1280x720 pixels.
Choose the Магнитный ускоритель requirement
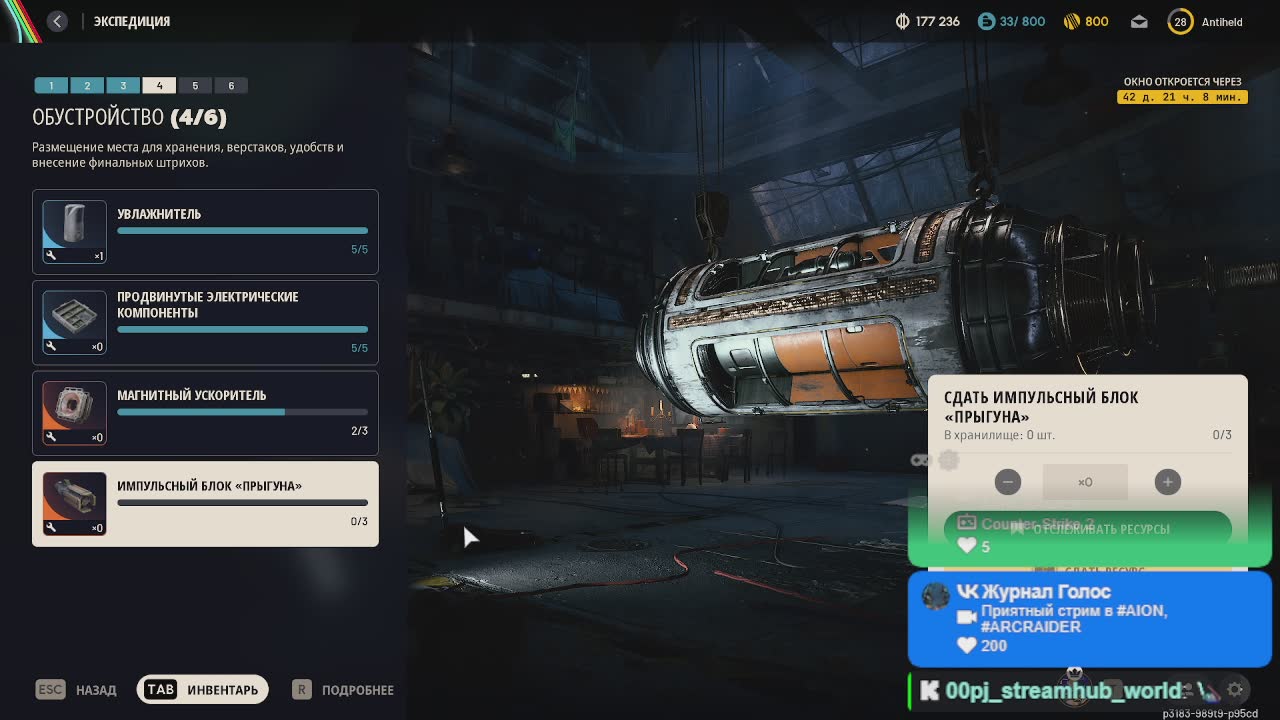point(205,413)
